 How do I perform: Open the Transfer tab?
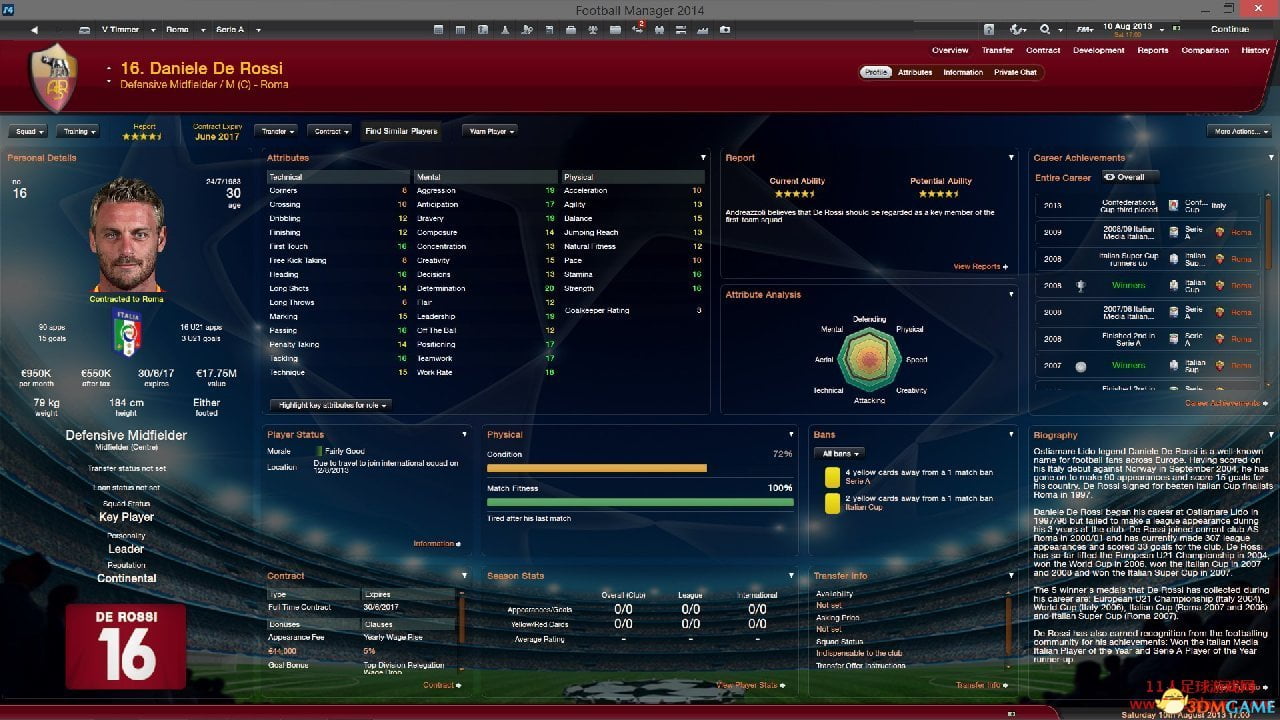coord(997,50)
